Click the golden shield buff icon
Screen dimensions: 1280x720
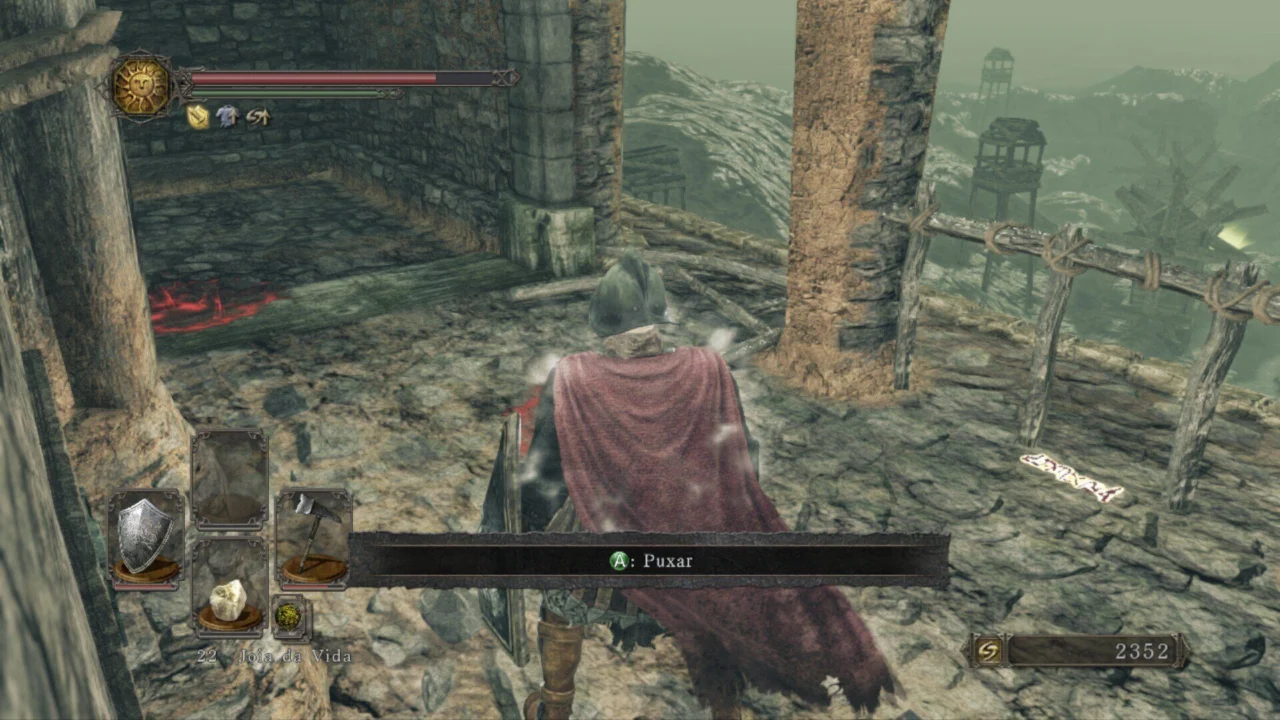click(198, 117)
